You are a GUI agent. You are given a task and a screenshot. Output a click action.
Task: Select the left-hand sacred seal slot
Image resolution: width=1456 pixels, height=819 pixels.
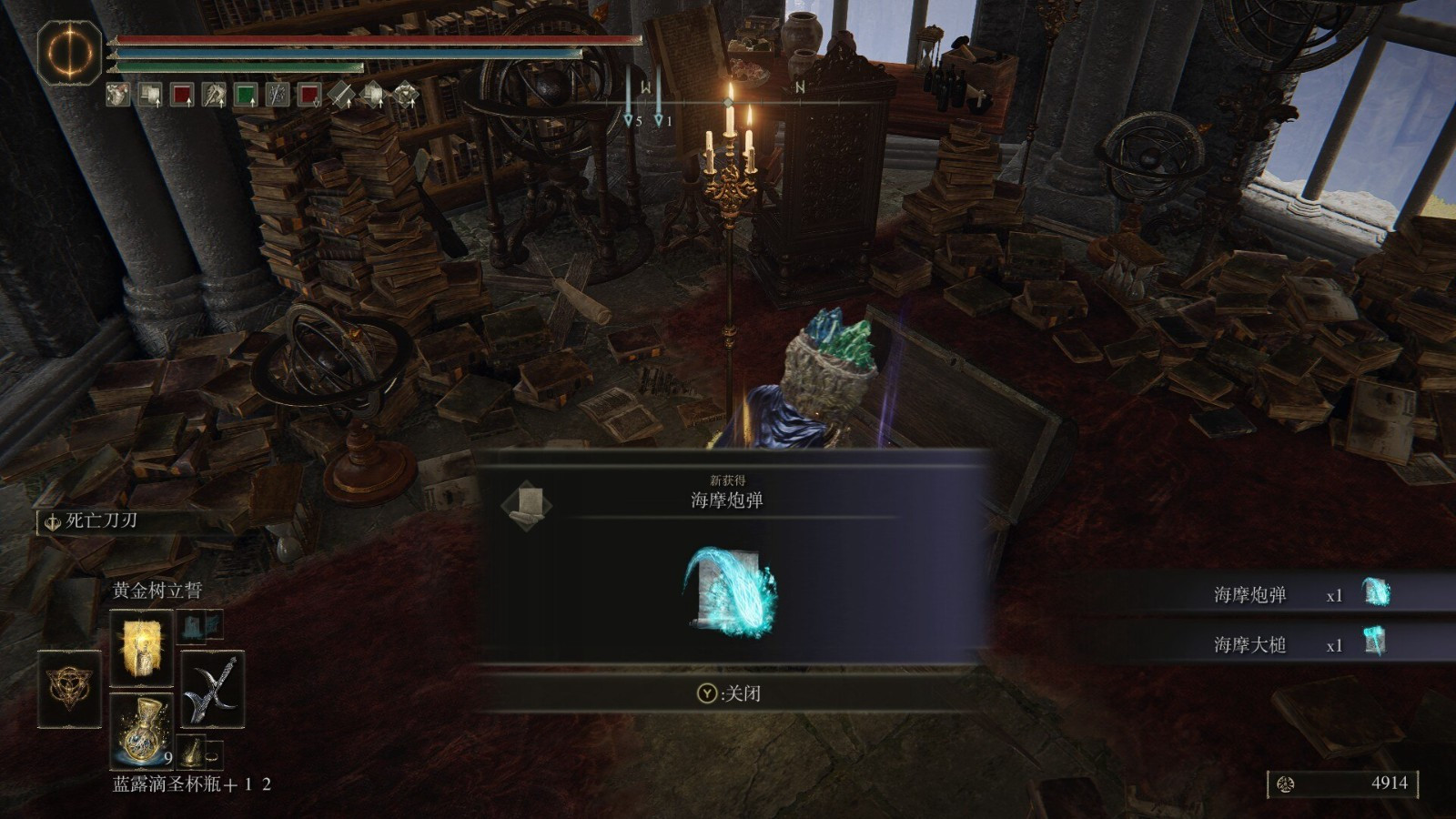[69, 688]
